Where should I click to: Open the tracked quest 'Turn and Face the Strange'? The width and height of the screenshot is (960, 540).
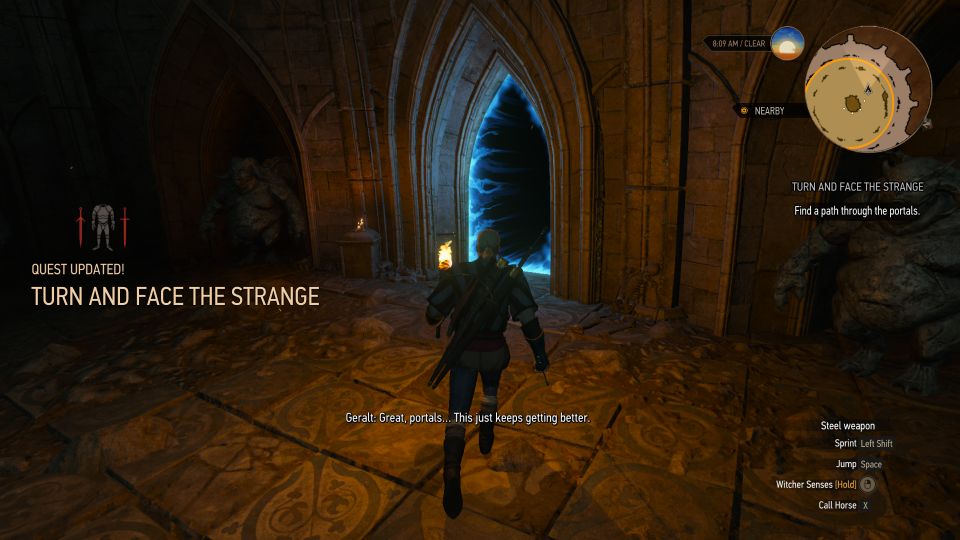(857, 187)
